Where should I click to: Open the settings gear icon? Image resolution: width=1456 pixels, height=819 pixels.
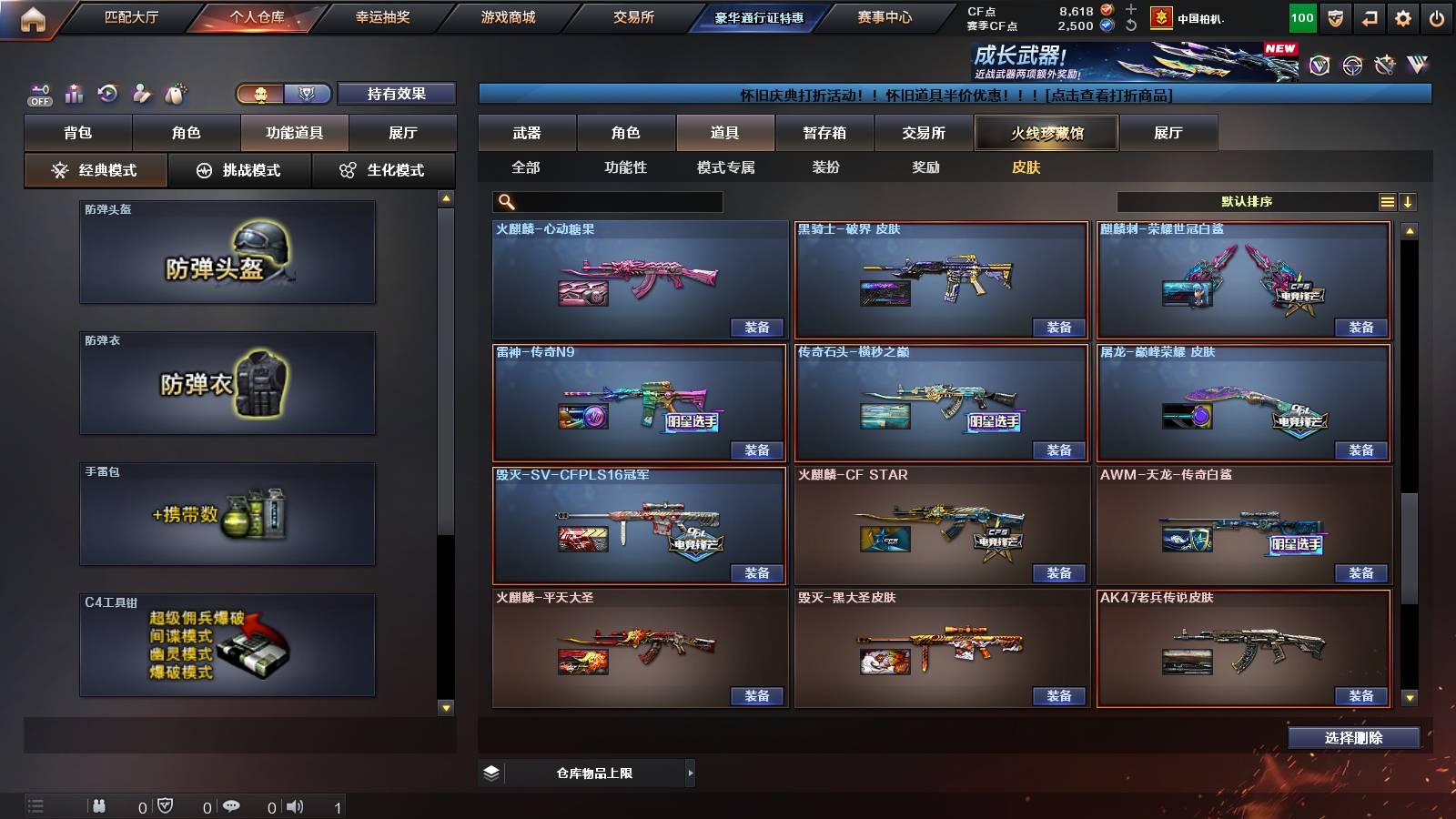click(x=1404, y=15)
